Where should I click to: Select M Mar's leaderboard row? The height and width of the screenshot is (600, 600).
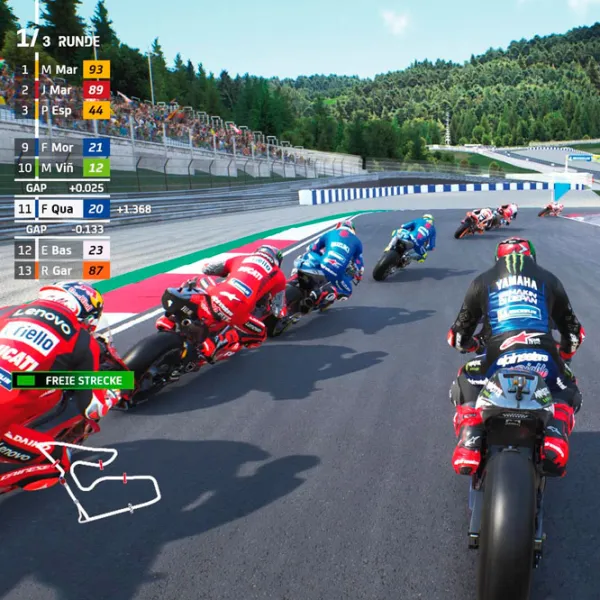click(x=62, y=69)
